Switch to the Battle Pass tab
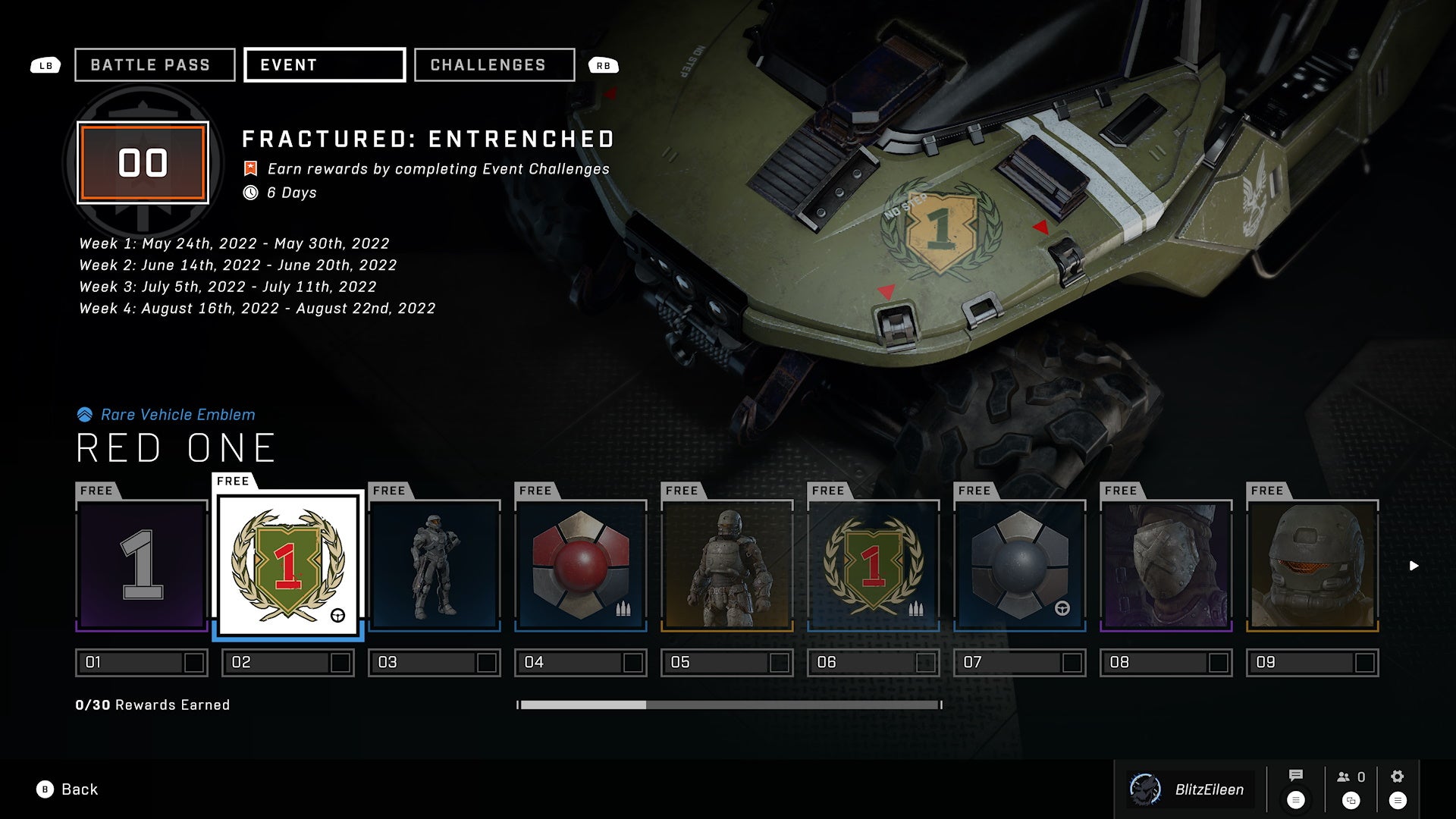1456x819 pixels. [x=155, y=65]
